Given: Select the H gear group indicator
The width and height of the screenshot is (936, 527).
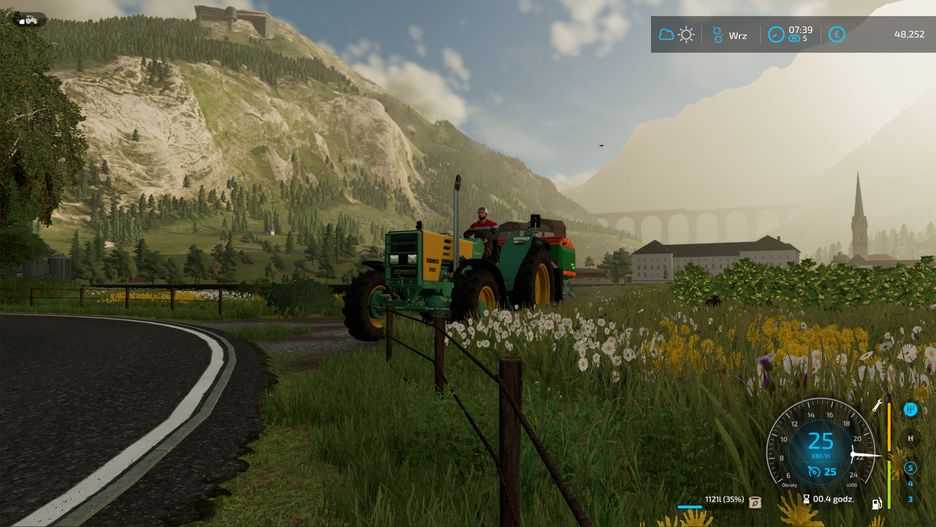Looking at the screenshot, I should pyautogui.click(x=910, y=438).
